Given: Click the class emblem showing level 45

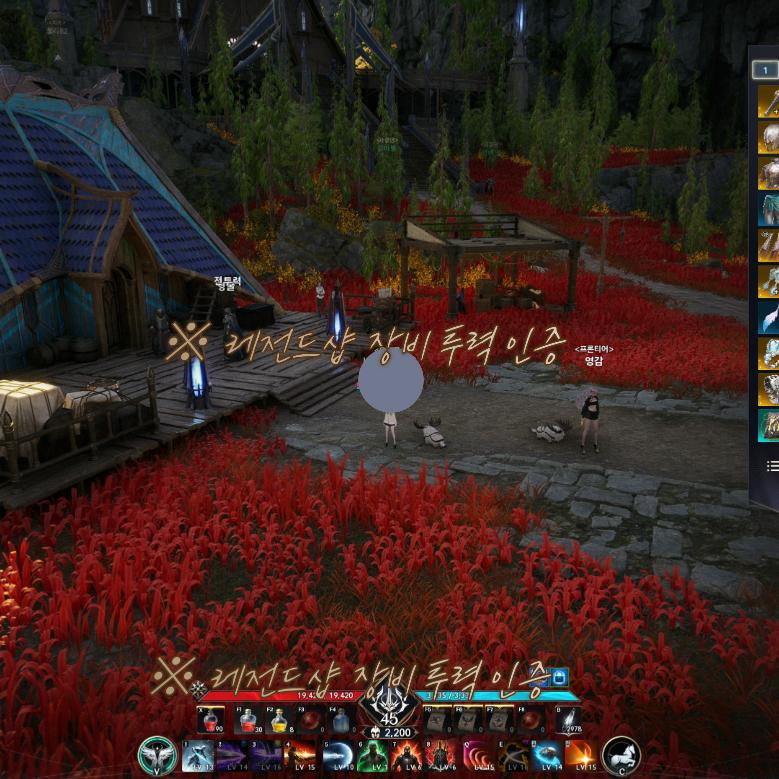Looking at the screenshot, I should pos(389,708).
